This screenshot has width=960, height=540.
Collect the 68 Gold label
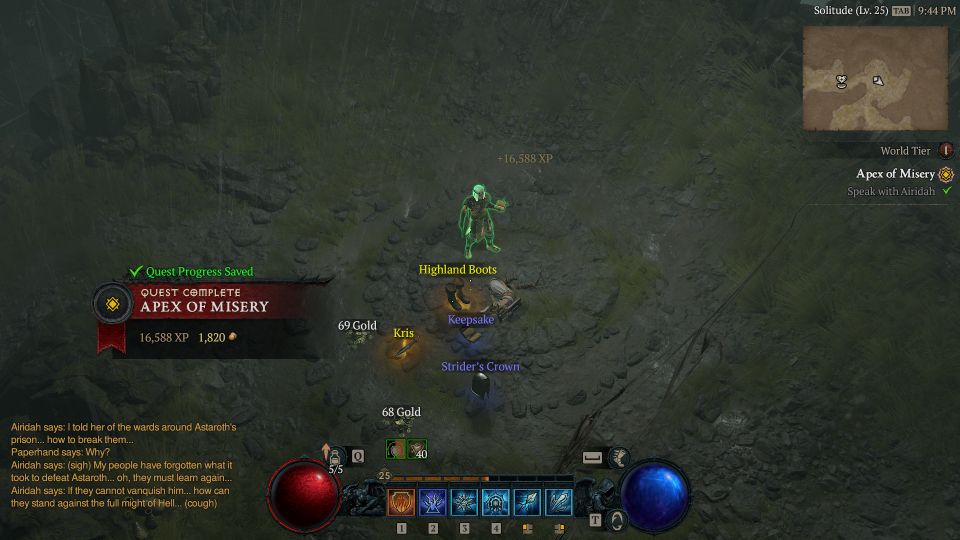(401, 412)
